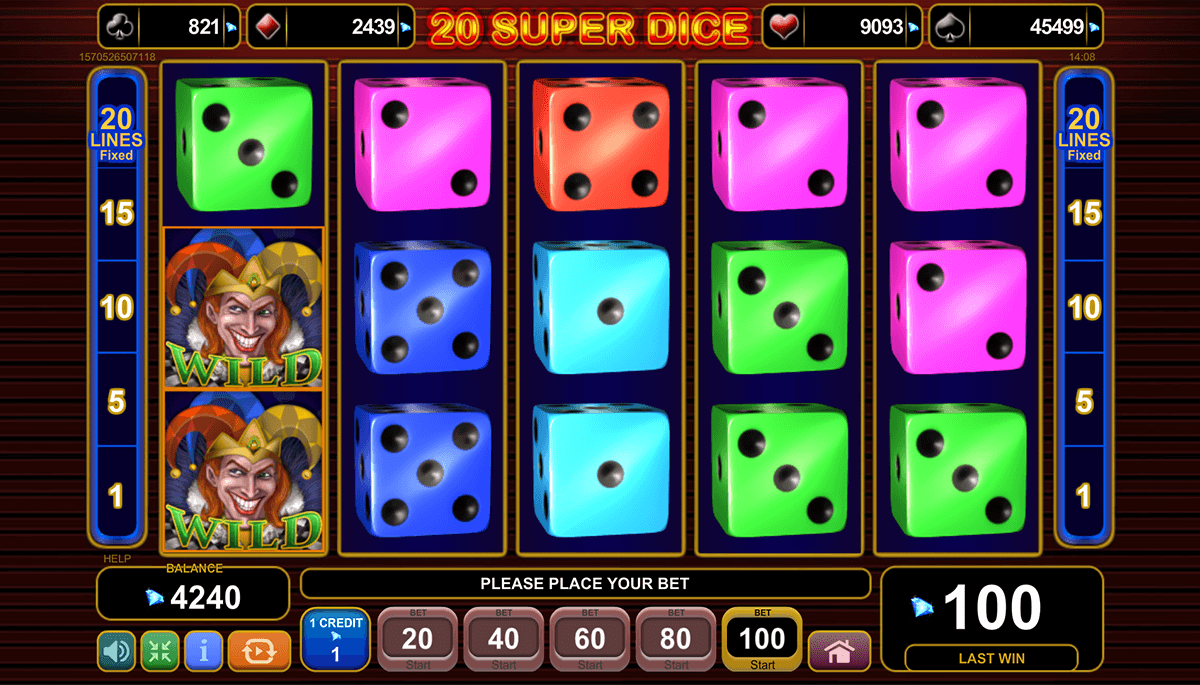The width and height of the screenshot is (1200, 685).
Task: Go to the home lobby
Action: [839, 651]
